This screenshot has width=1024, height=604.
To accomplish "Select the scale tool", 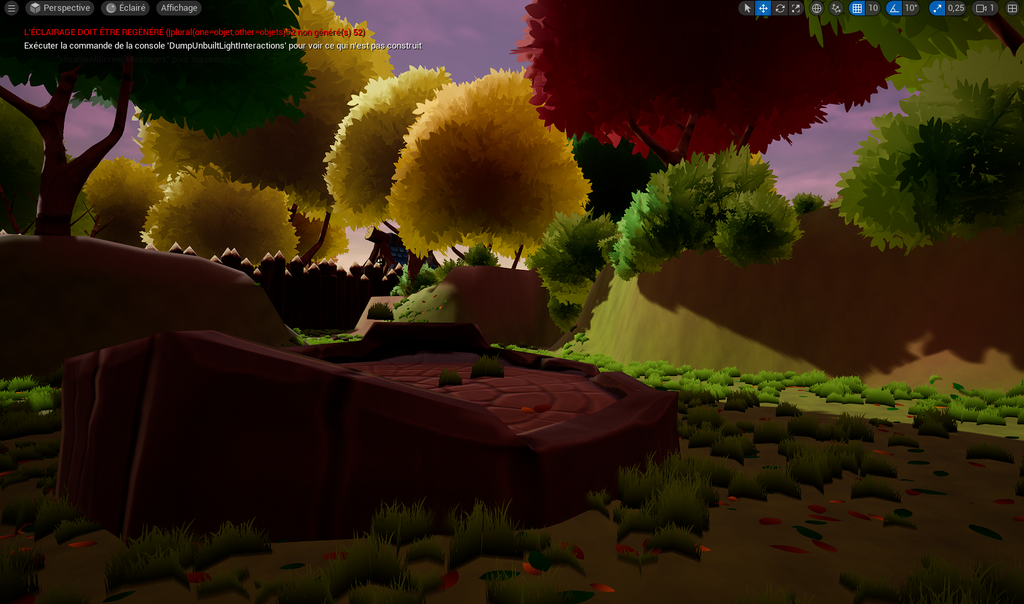I will point(795,8).
